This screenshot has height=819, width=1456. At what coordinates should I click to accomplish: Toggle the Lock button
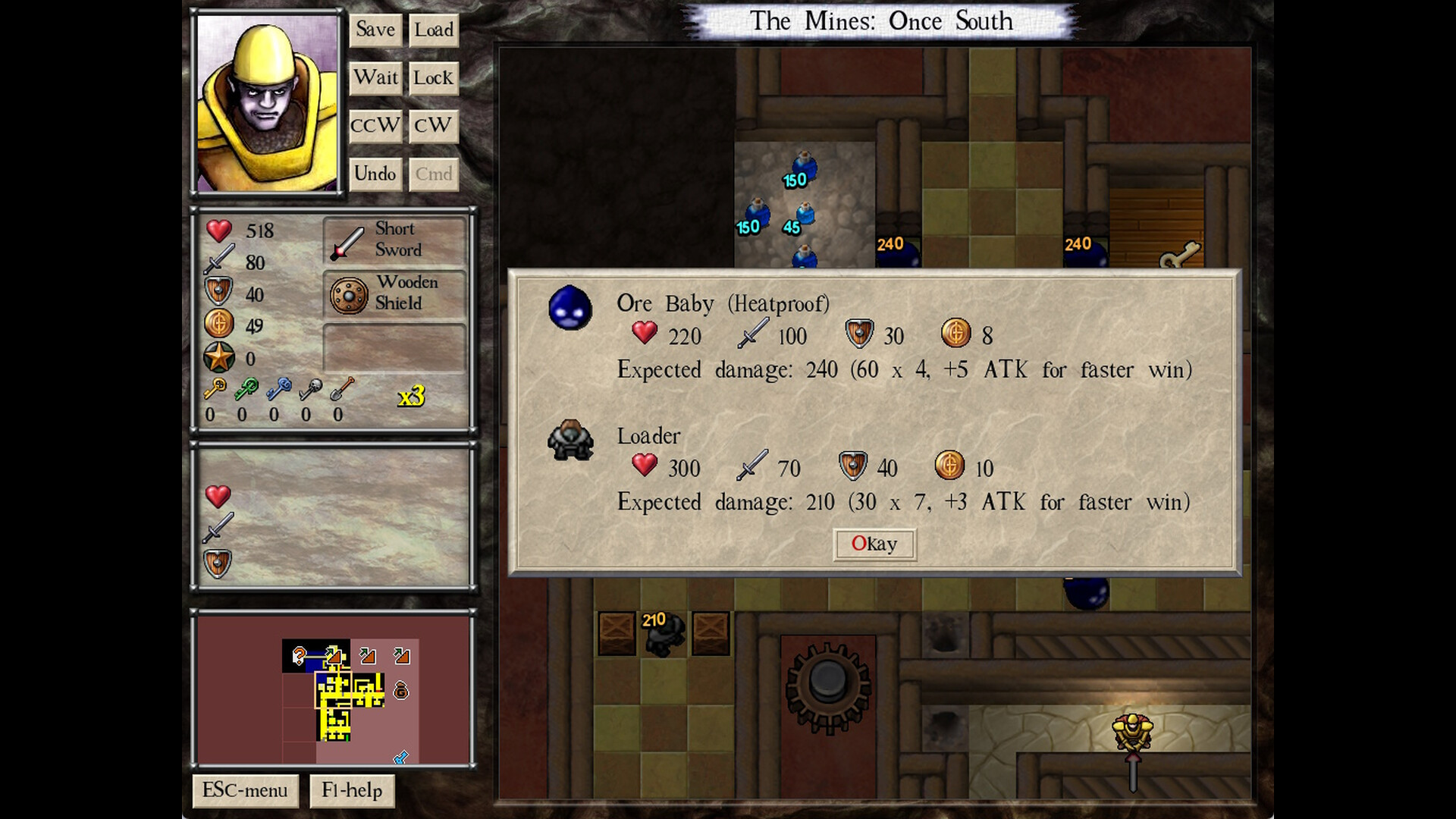433,78
